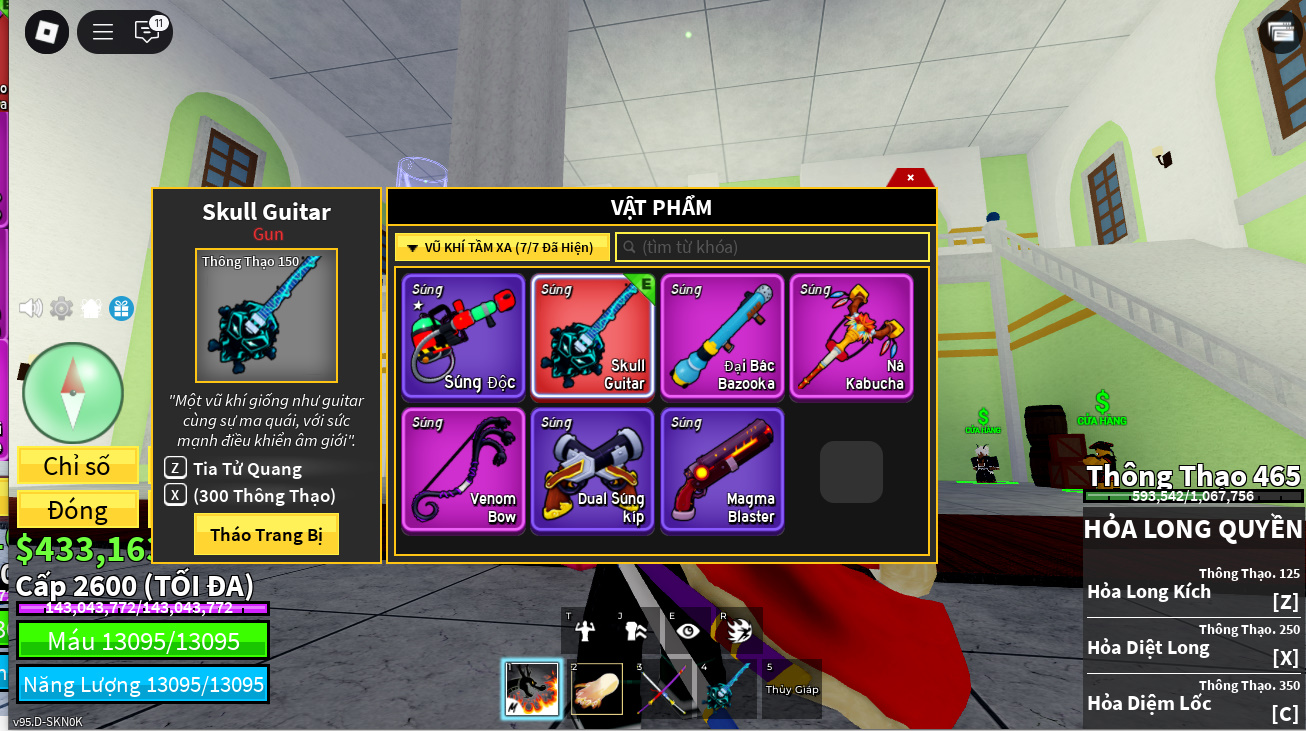1306x731 pixels.
Task: Select the Súng Độc gun slot
Action: tap(463, 336)
